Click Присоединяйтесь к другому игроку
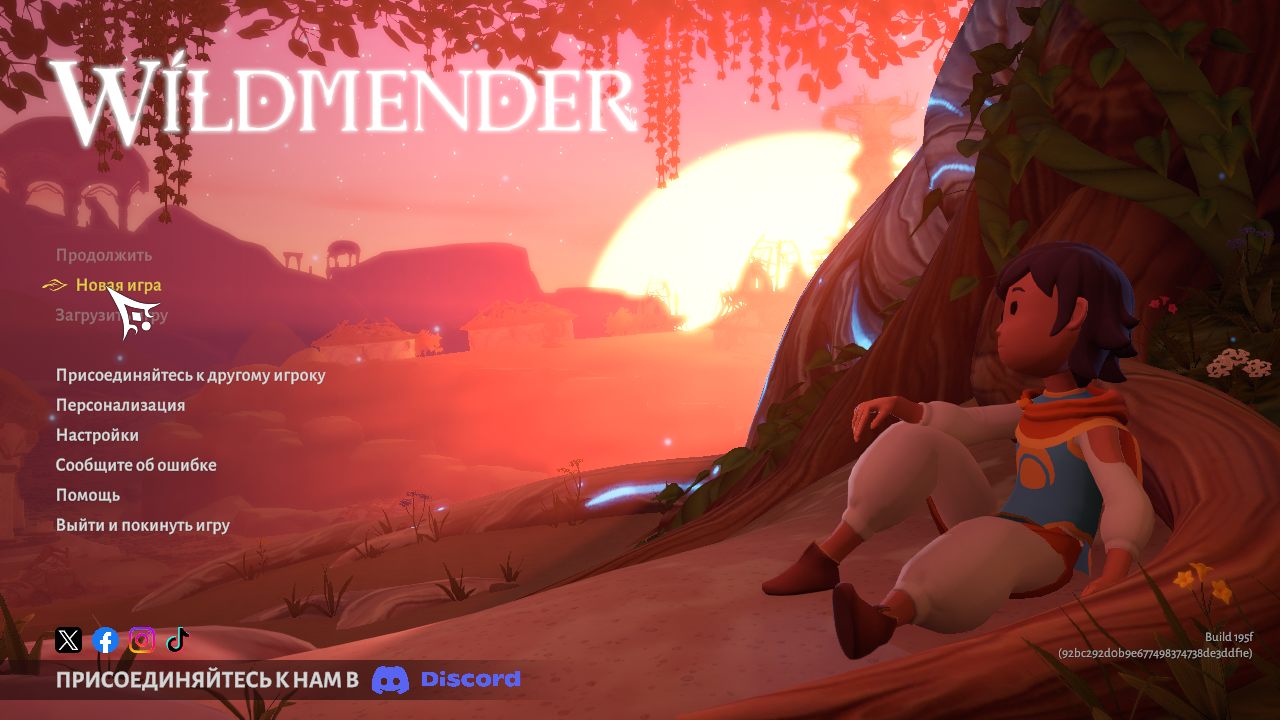Screen dimensions: 1280x720 [x=189, y=375]
